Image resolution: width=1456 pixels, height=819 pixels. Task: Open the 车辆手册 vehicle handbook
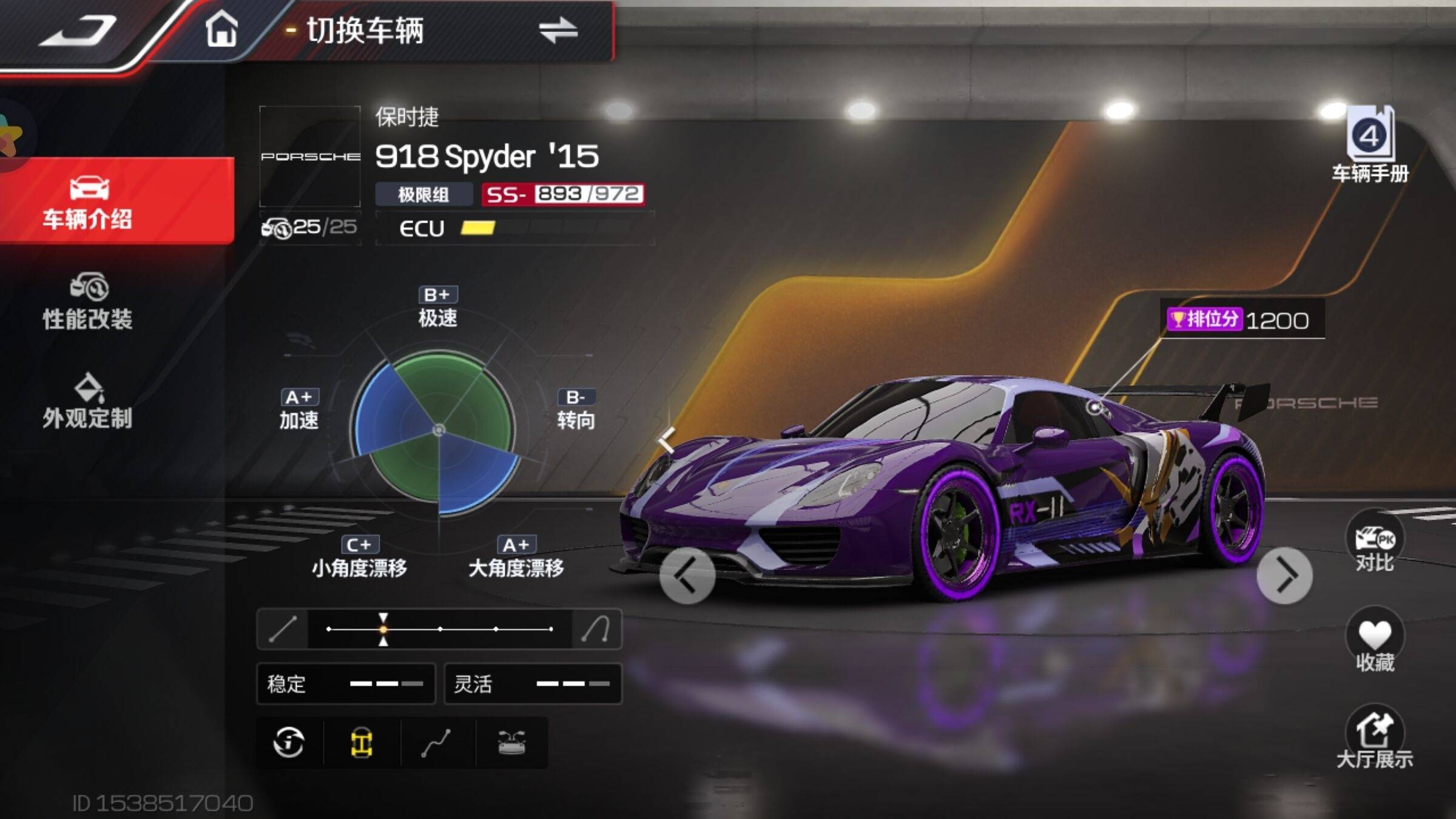click(x=1370, y=144)
